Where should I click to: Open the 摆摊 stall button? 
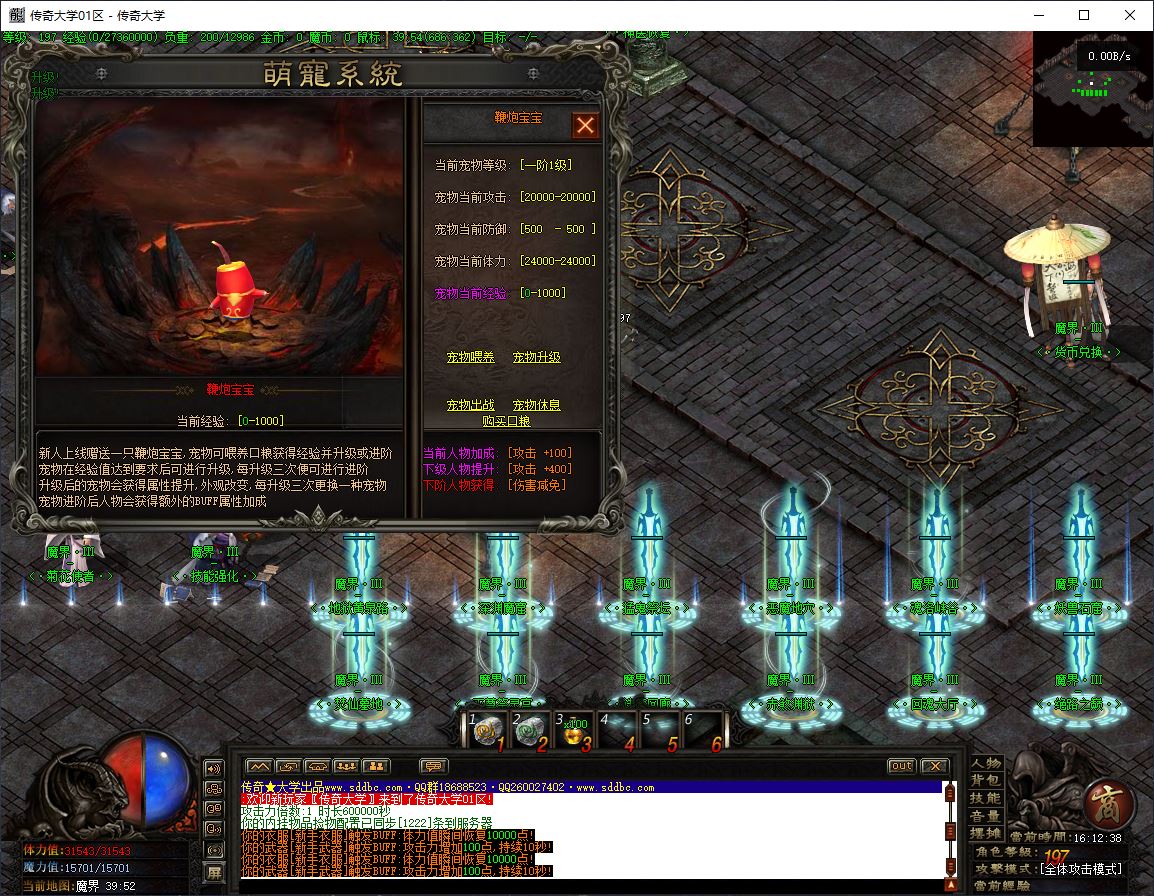click(985, 833)
